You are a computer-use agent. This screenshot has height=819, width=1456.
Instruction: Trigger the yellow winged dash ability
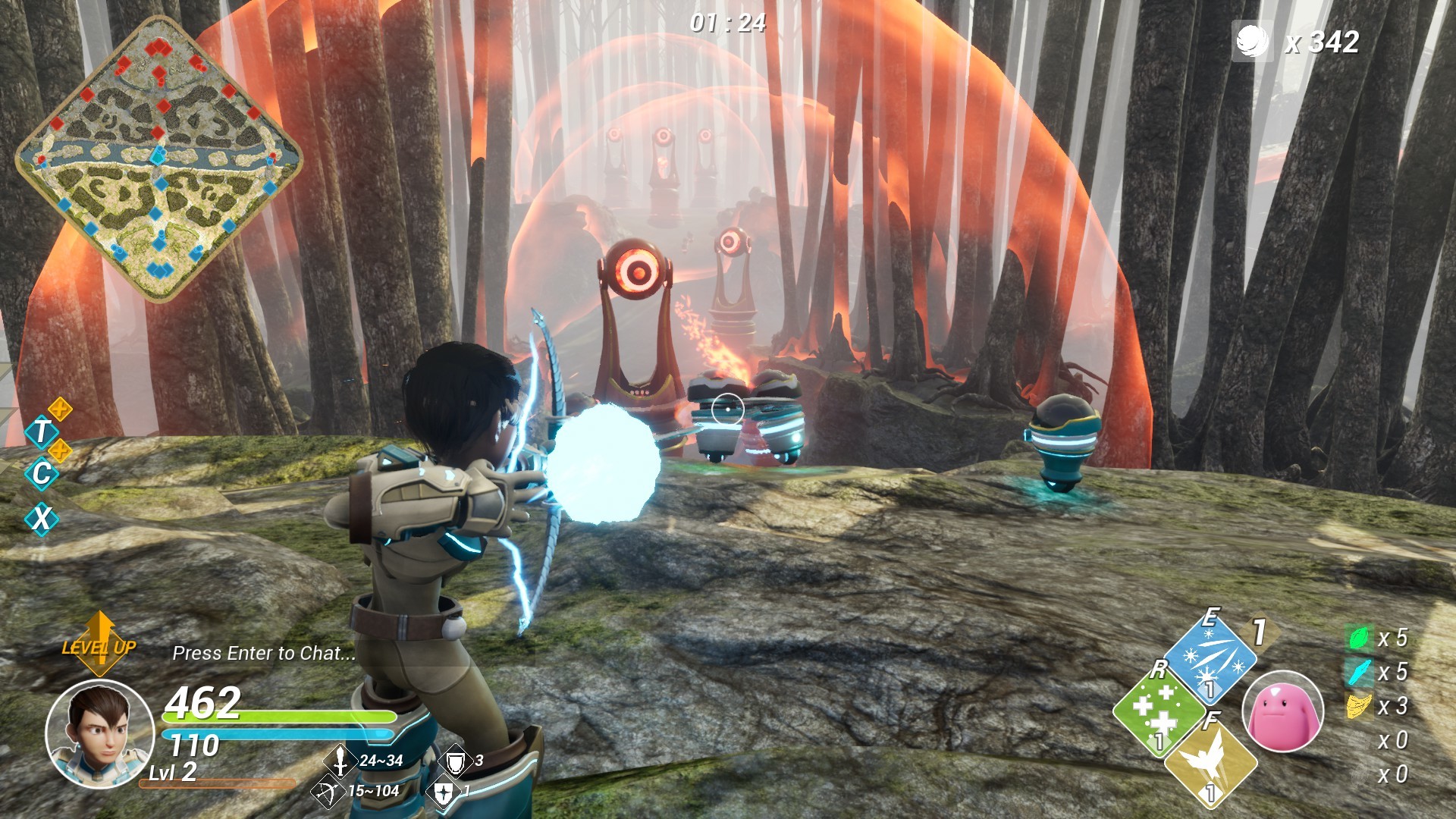click(x=1210, y=762)
